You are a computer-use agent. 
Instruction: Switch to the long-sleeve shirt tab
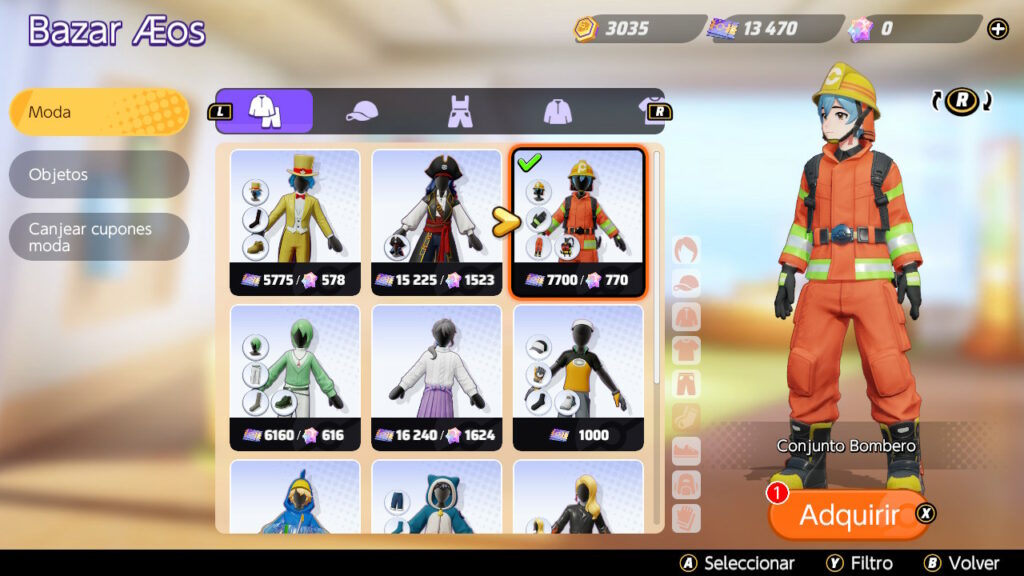coord(557,111)
